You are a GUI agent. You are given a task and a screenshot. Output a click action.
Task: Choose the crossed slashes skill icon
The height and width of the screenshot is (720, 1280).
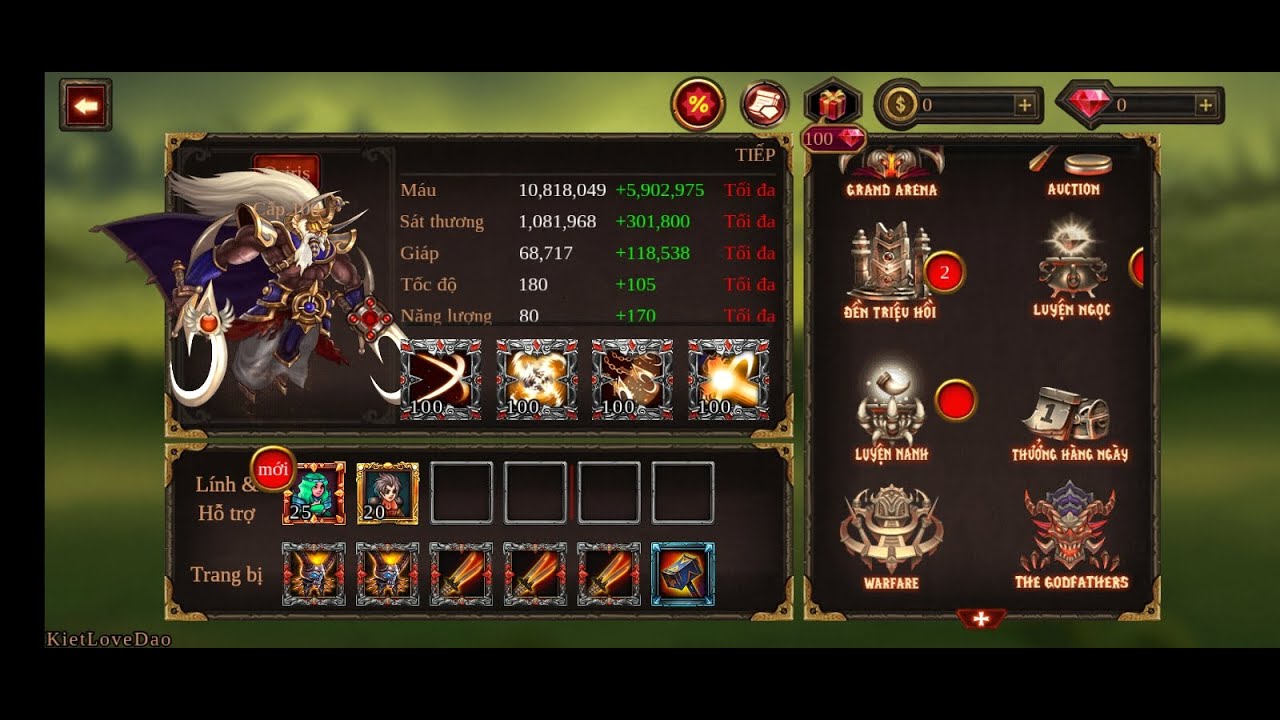(x=441, y=379)
